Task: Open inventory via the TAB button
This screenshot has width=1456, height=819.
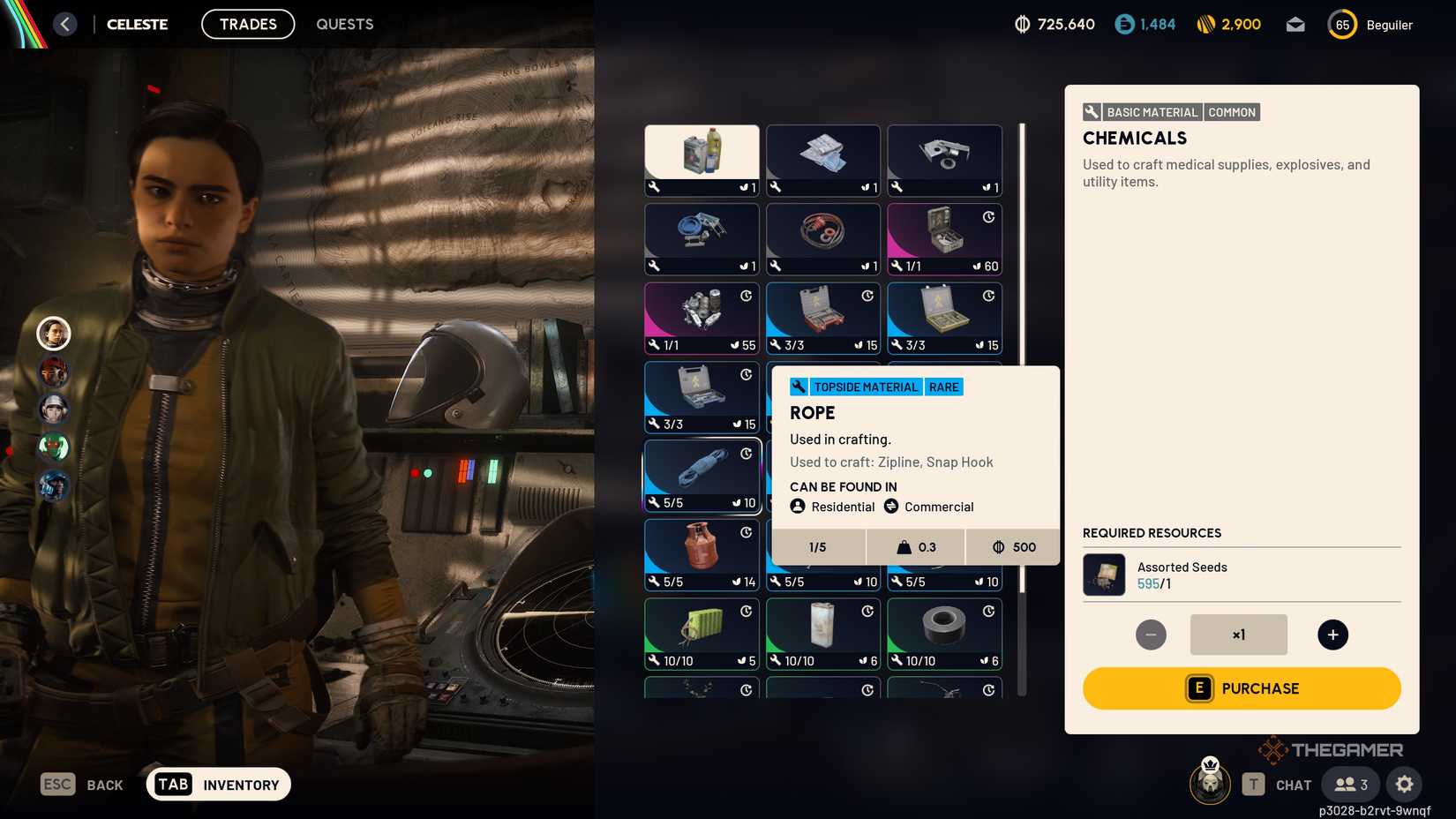Action: click(173, 784)
